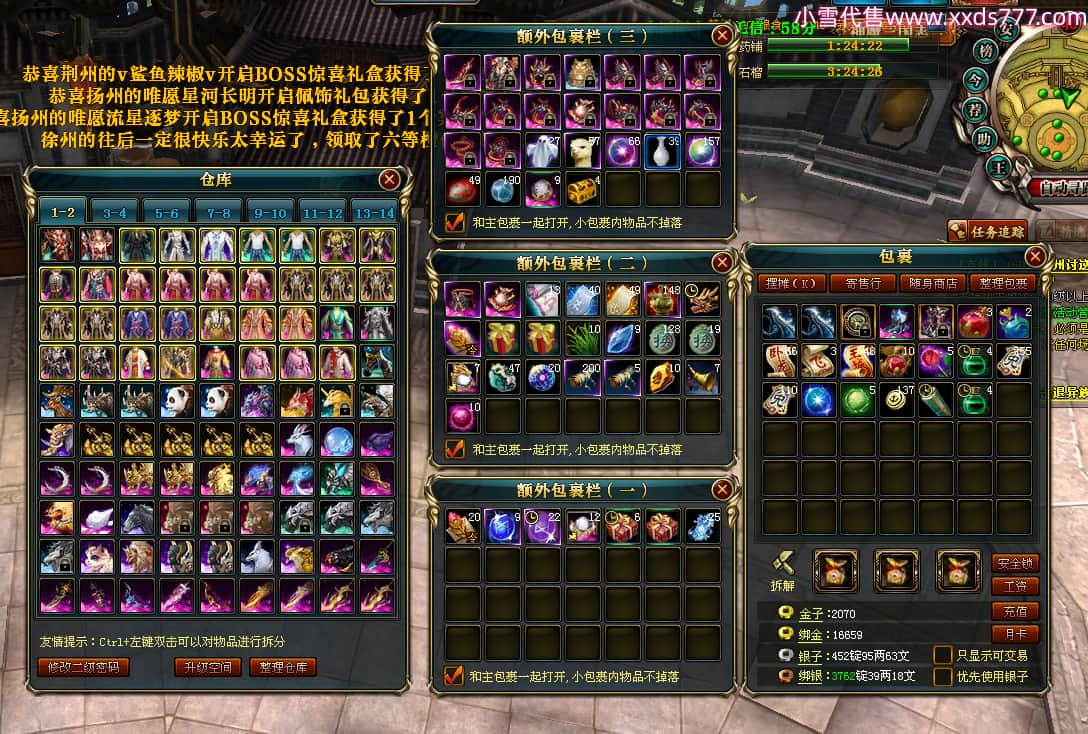Image resolution: width=1088 pixels, height=734 pixels.
Task: Click the 安全锁 safety lock button
Action: click(1015, 563)
